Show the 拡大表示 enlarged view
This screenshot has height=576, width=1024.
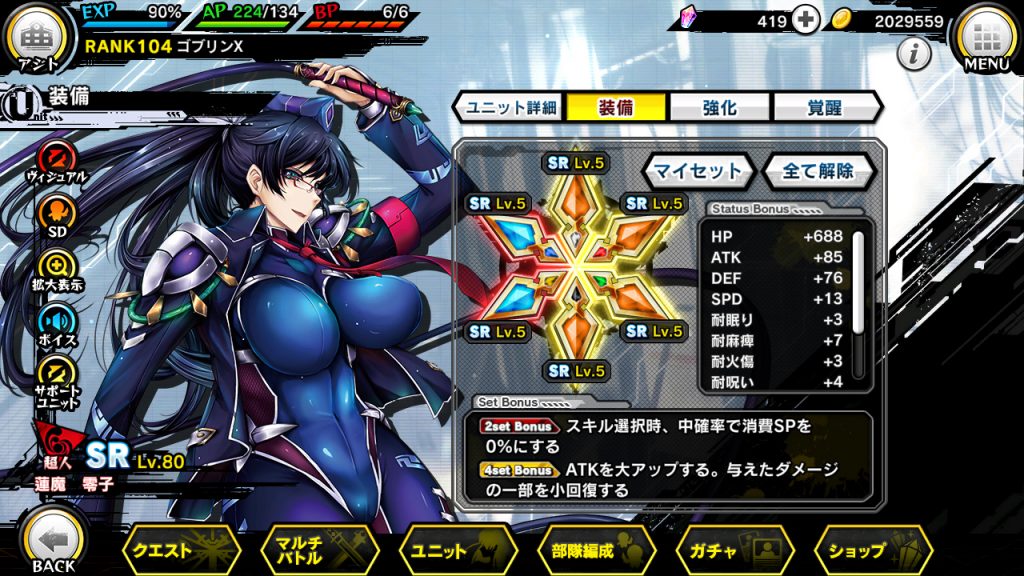point(56,267)
